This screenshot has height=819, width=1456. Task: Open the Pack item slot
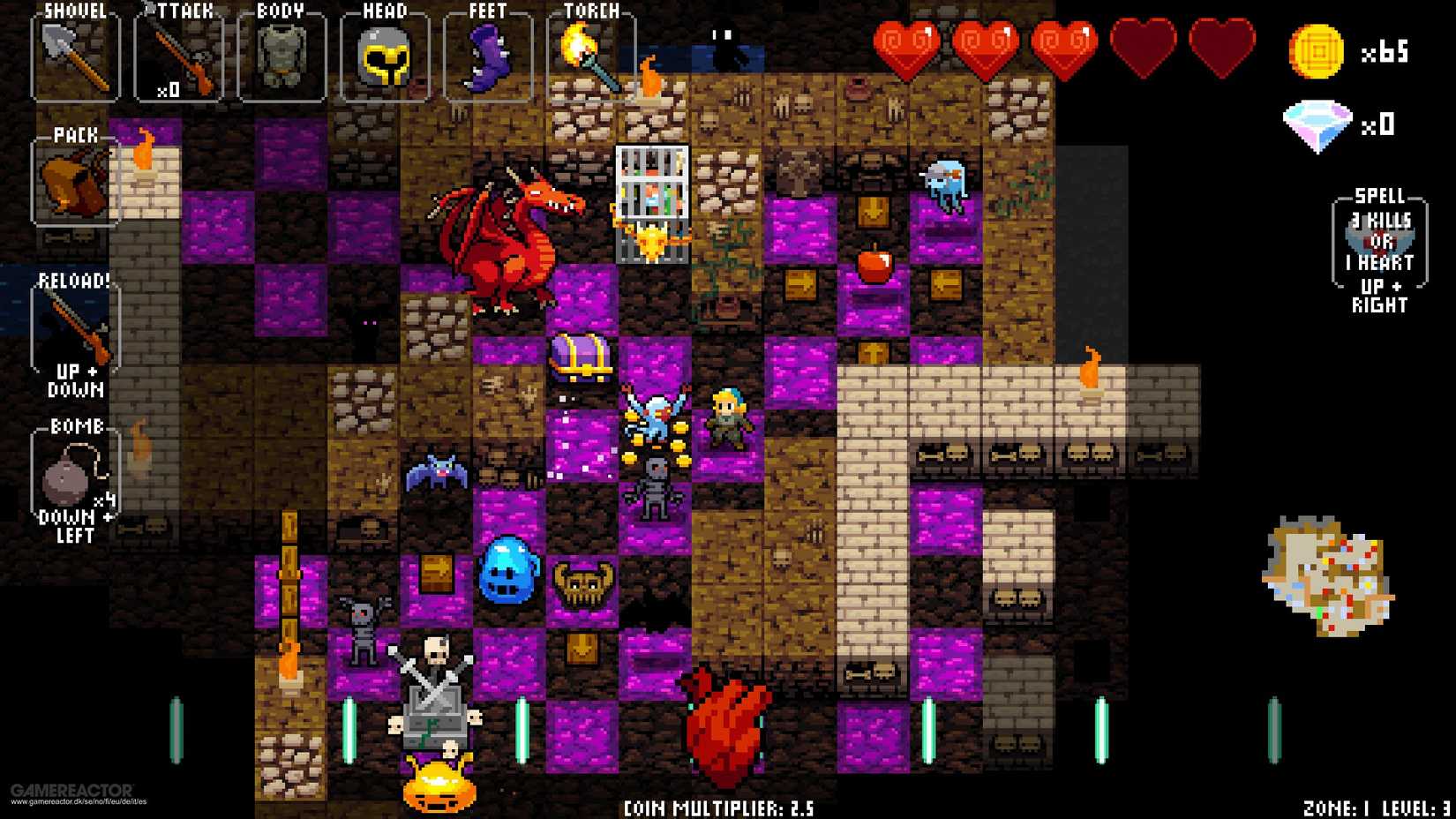click(x=75, y=181)
